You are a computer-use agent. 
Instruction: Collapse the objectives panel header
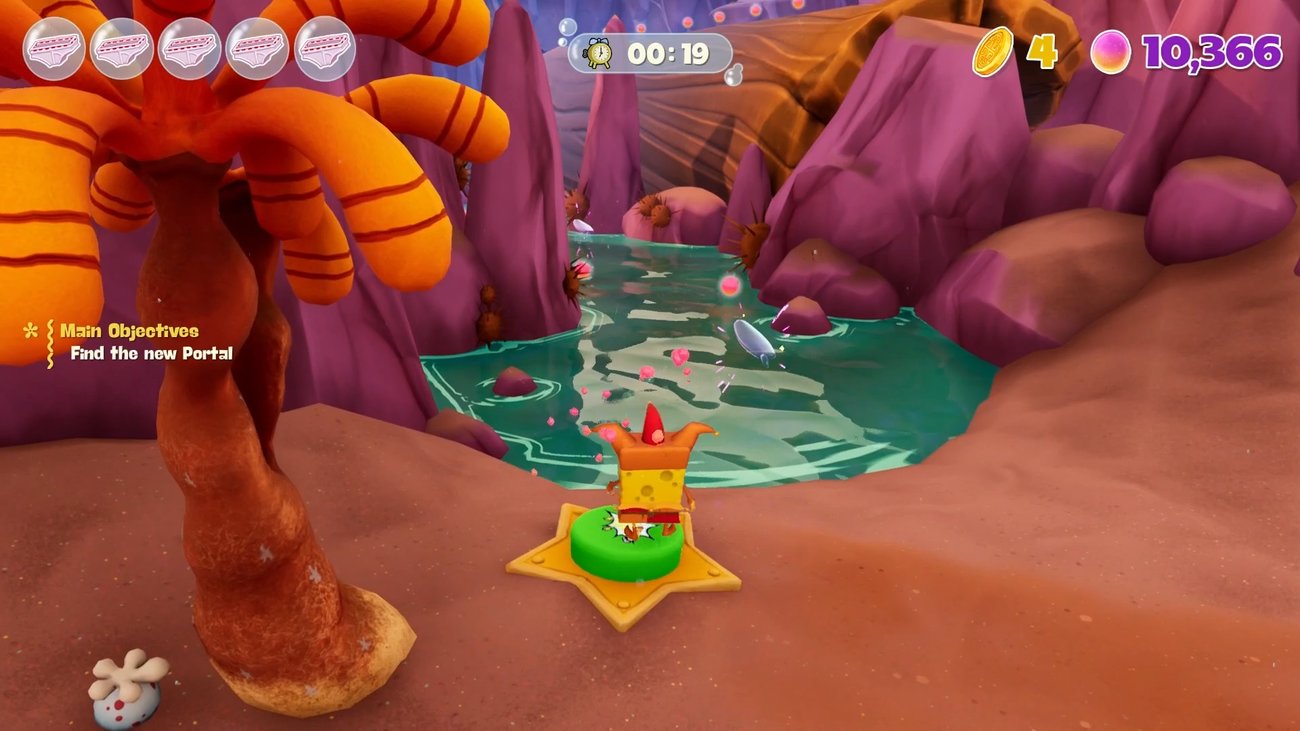pyautogui.click(x=130, y=328)
